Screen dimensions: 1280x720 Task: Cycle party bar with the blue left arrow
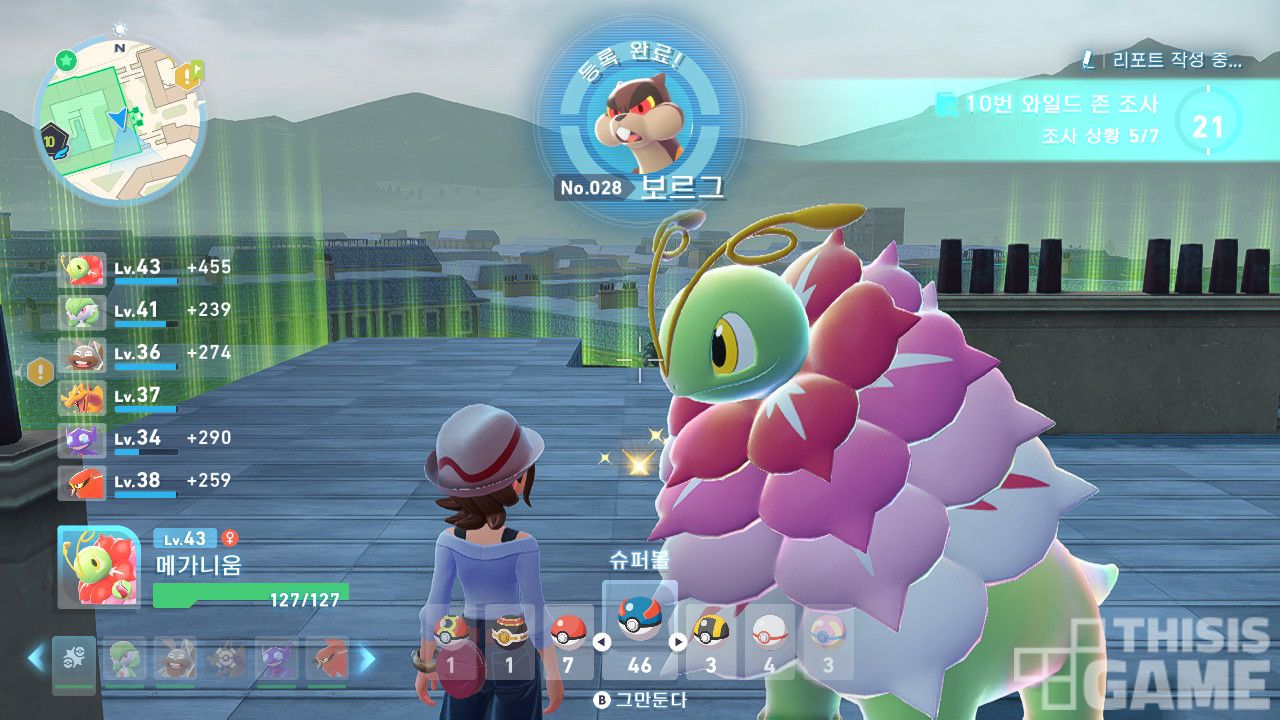click(x=36, y=659)
